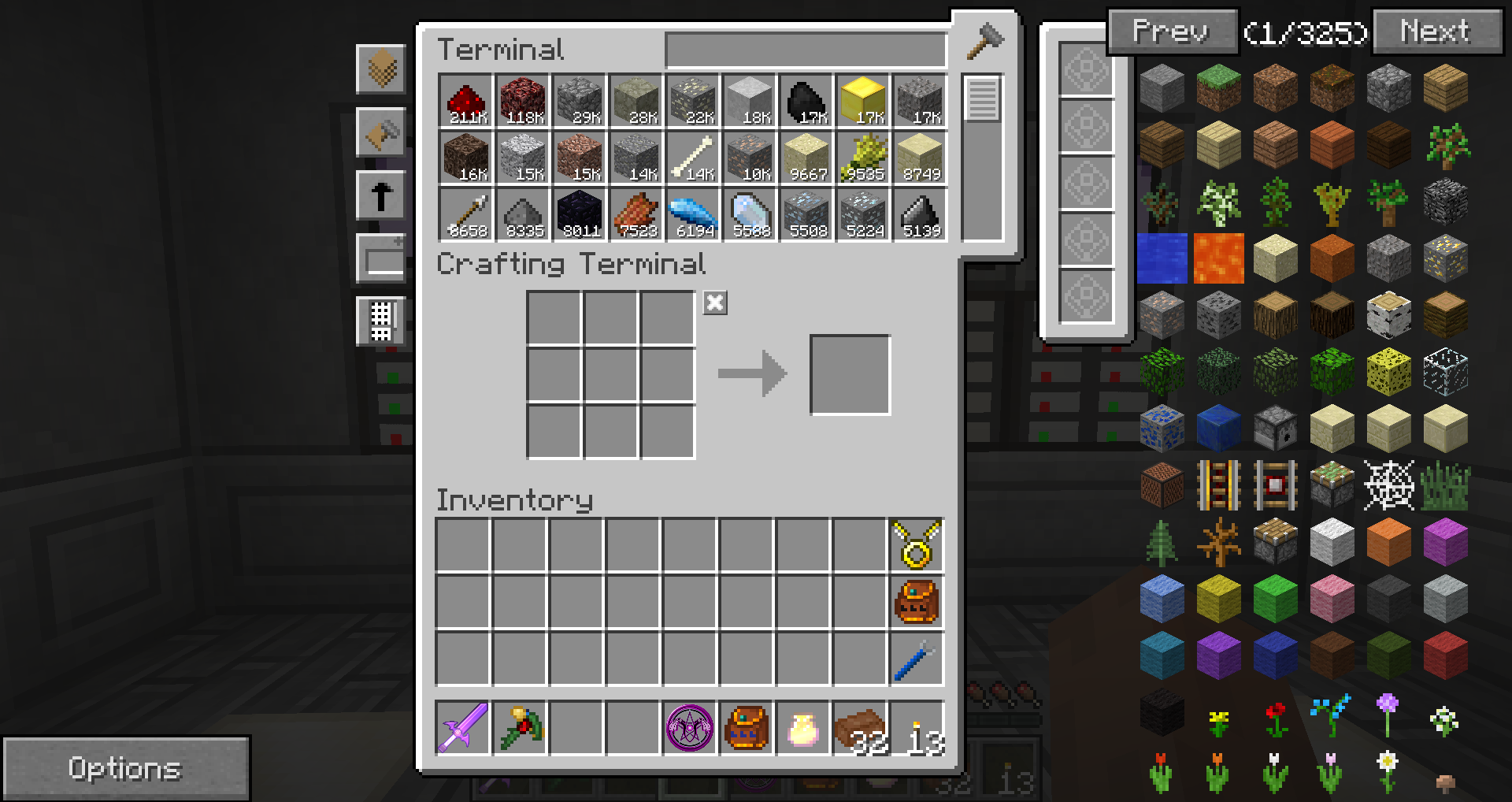Open the Options button
This screenshot has width=1512, height=802.
coord(125,768)
